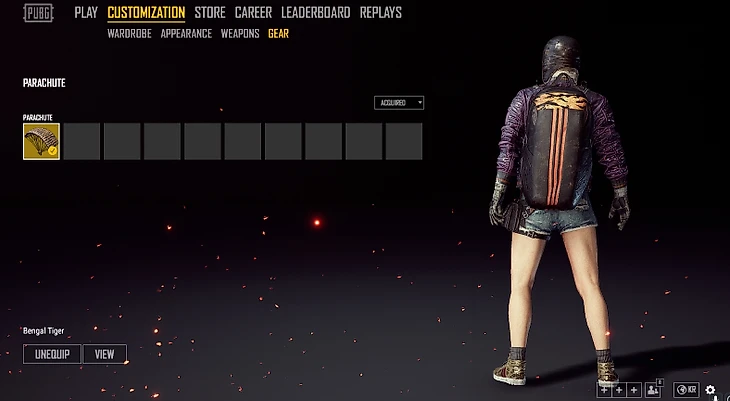Select the Customization menu entry
The width and height of the screenshot is (730, 401).
point(146,13)
